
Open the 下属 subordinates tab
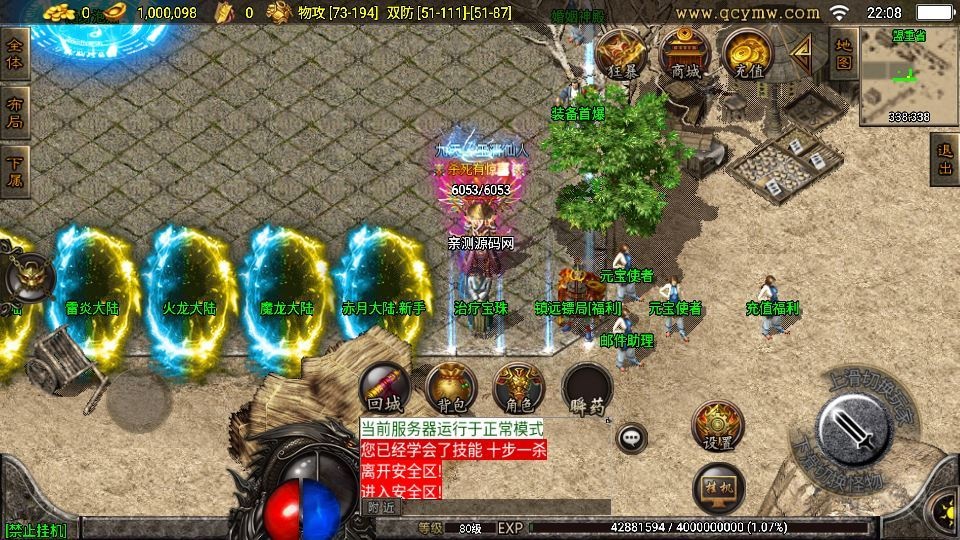coord(16,171)
